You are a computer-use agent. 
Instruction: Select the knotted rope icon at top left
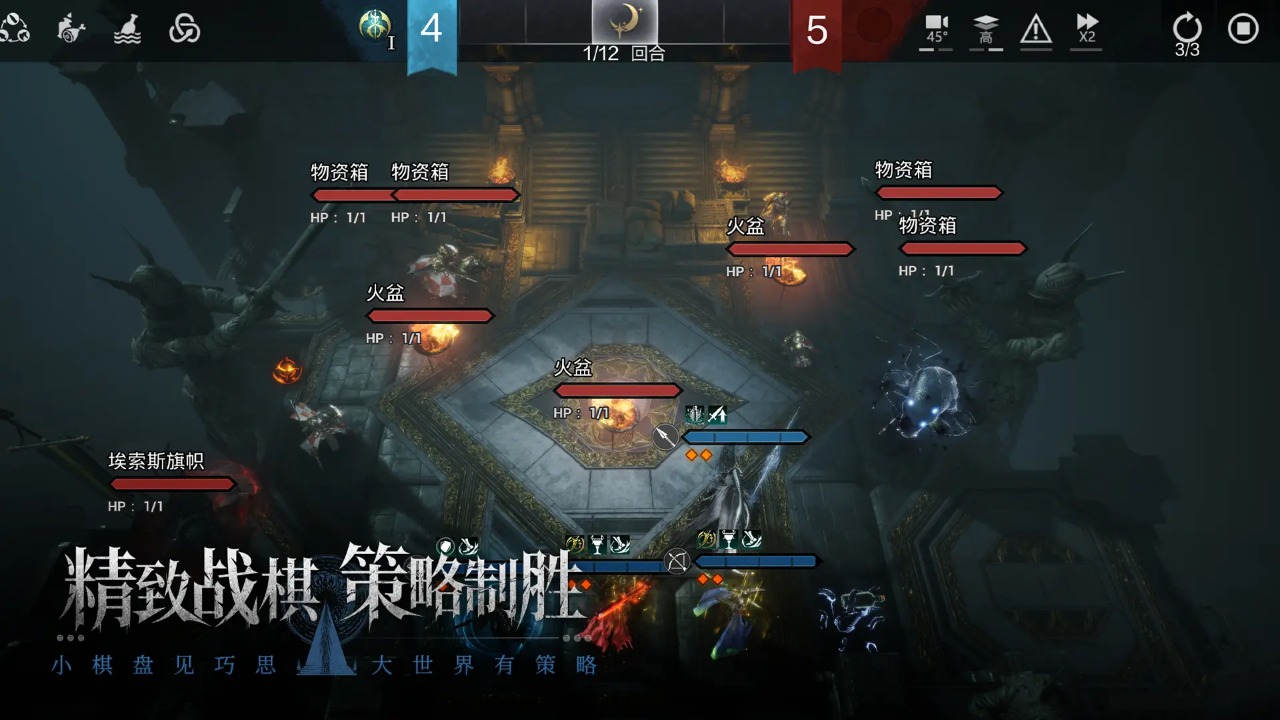pos(185,28)
